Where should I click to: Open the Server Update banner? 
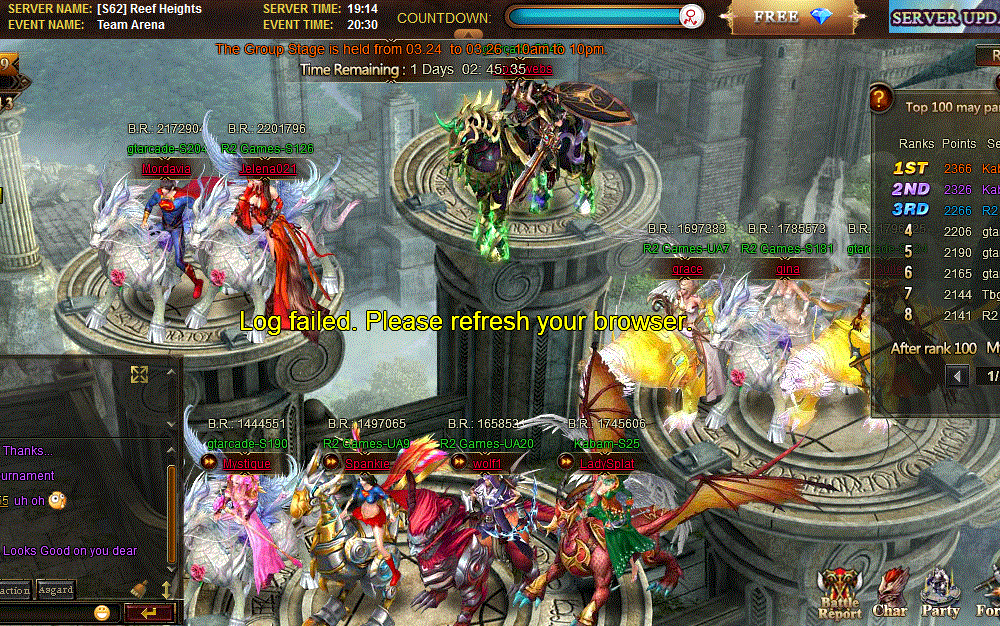coord(943,18)
